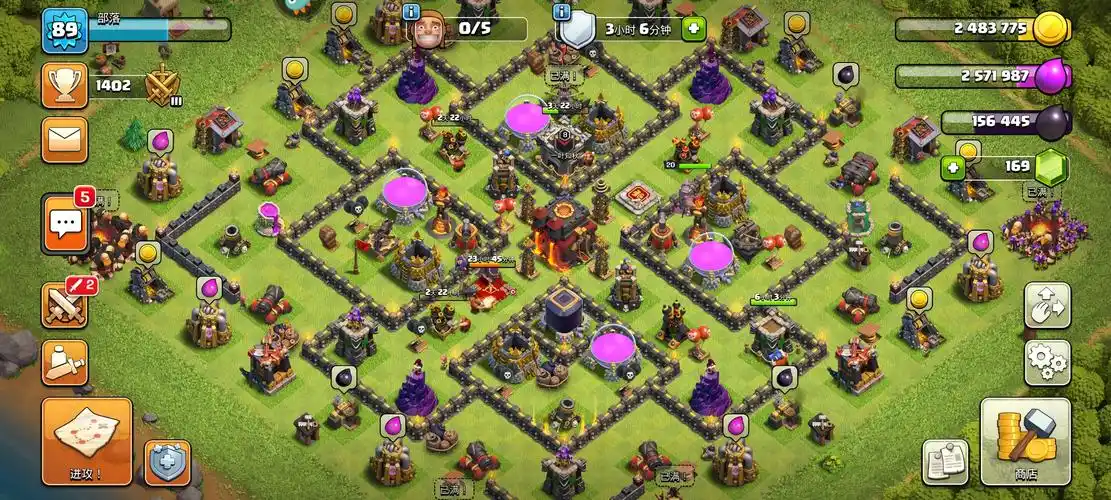The height and width of the screenshot is (500, 1111).
Task: Open the village layout editor hand button
Action: click(x=1047, y=305)
